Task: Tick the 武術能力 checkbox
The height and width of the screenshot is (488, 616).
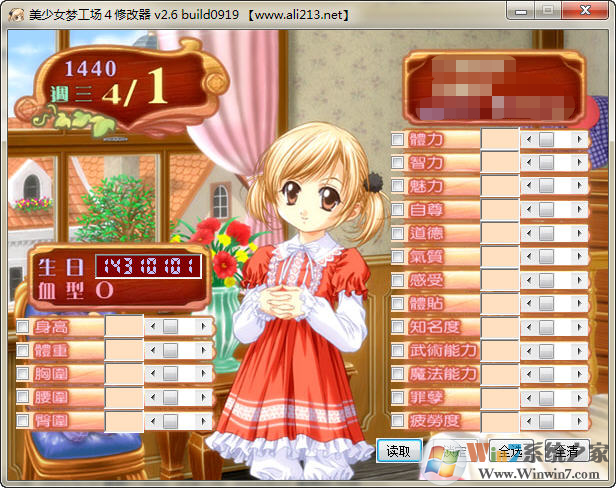Action: click(x=398, y=351)
